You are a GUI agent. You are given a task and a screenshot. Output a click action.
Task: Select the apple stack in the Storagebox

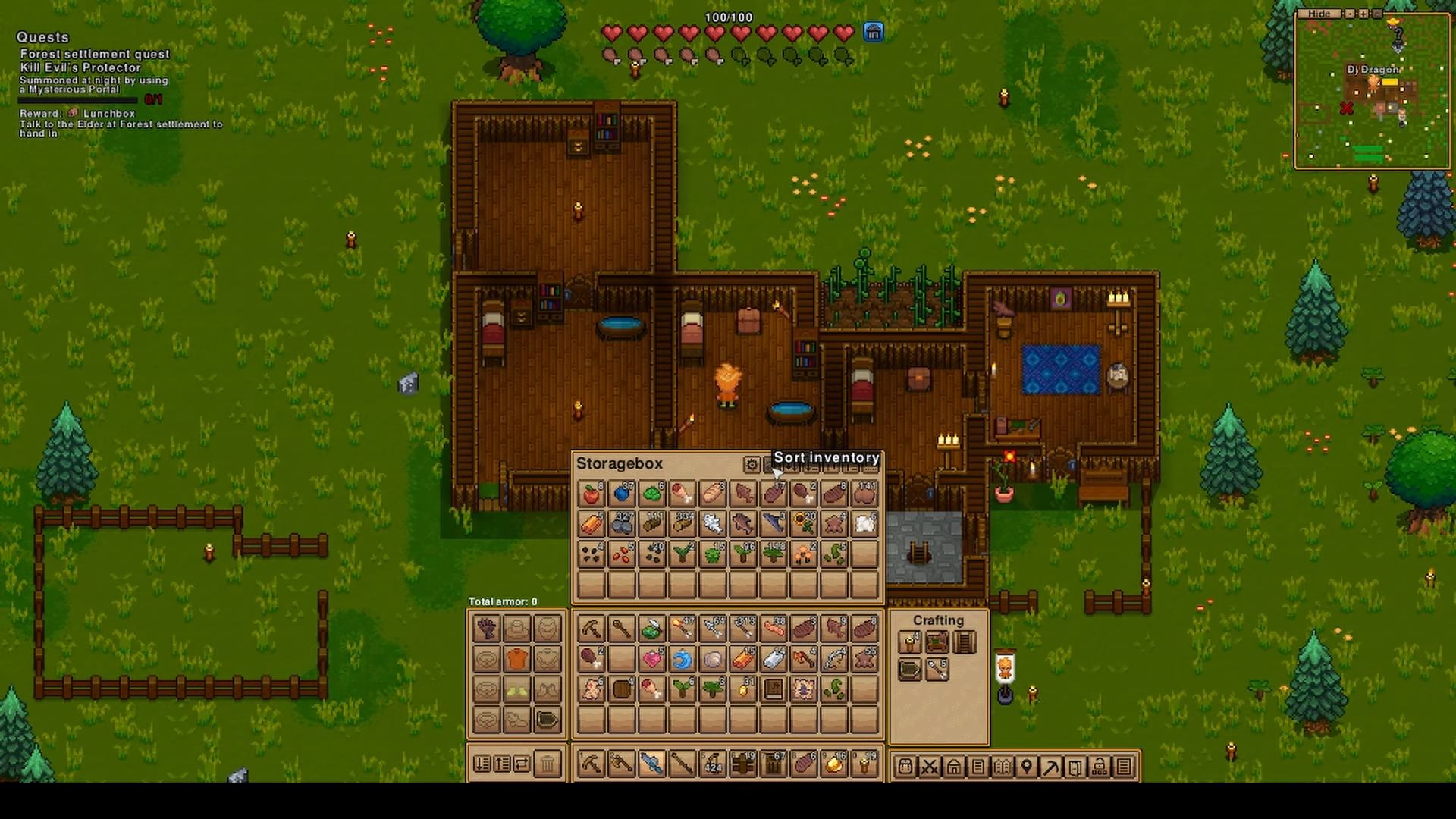591,494
